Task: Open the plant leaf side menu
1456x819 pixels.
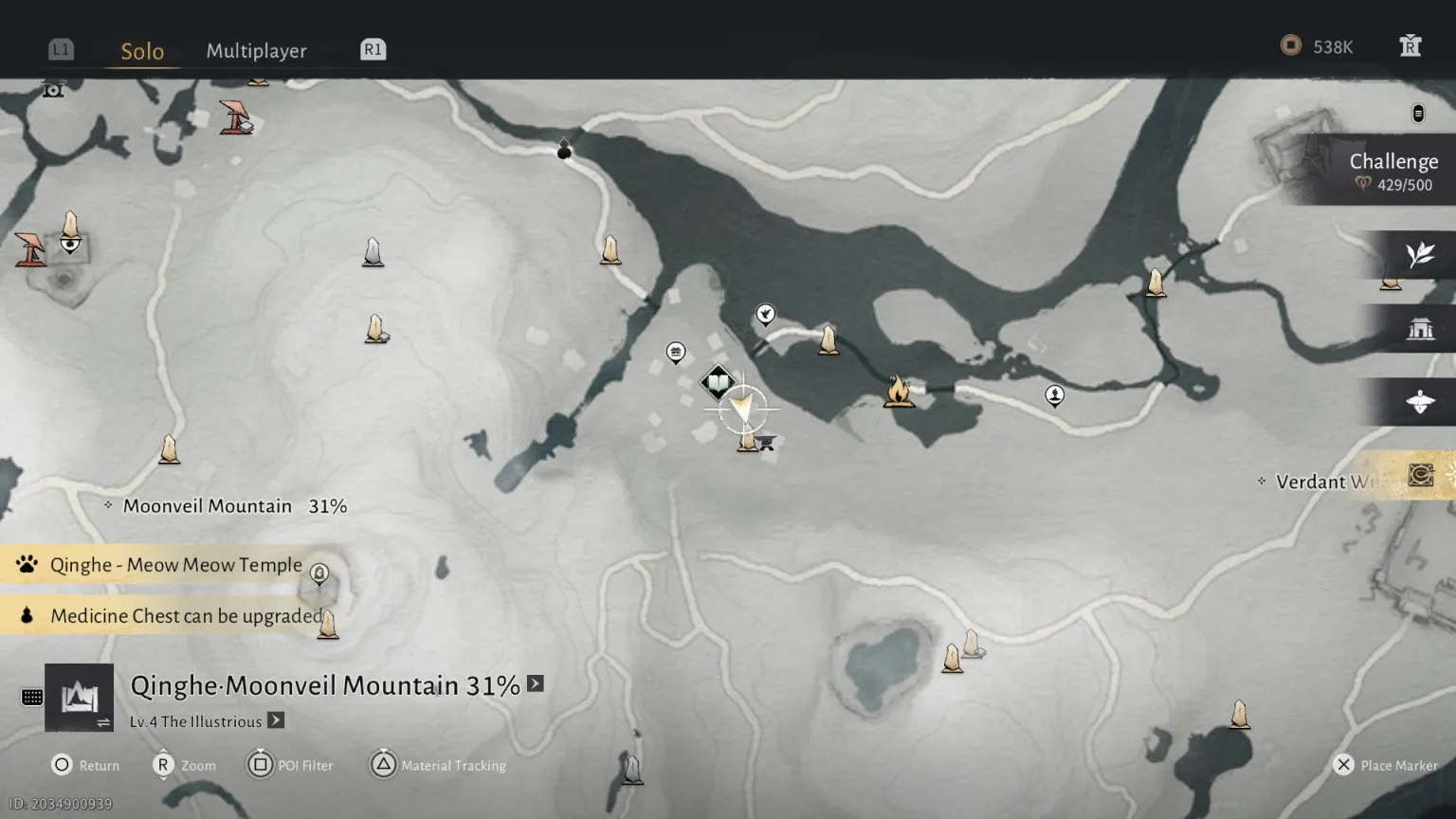Action: click(1419, 255)
